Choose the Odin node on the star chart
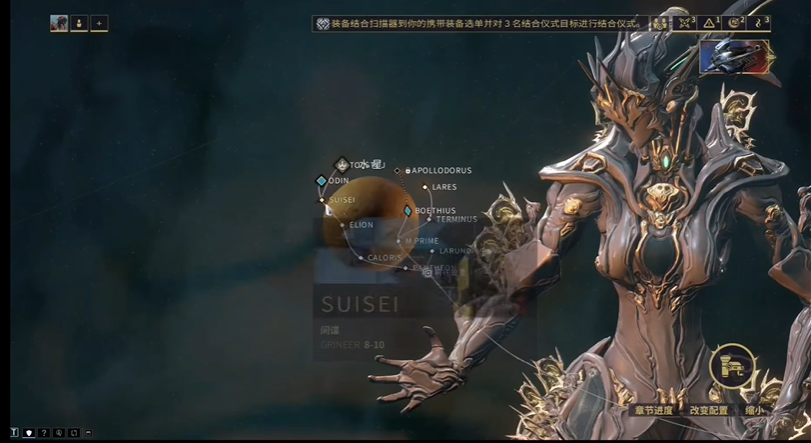Screen dimensions: 811x443 (x=321, y=181)
